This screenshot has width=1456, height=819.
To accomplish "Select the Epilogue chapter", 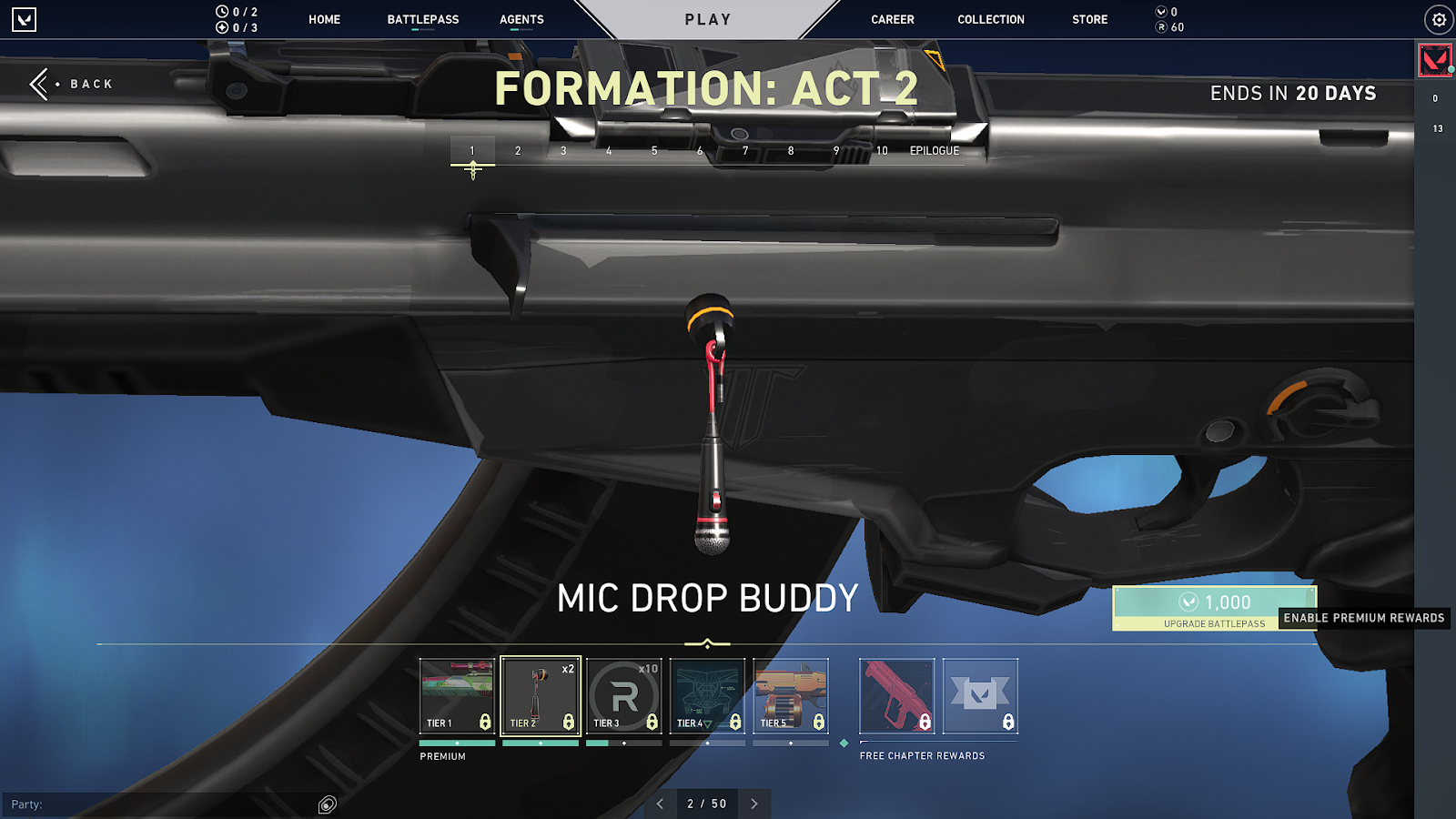I will click(935, 151).
